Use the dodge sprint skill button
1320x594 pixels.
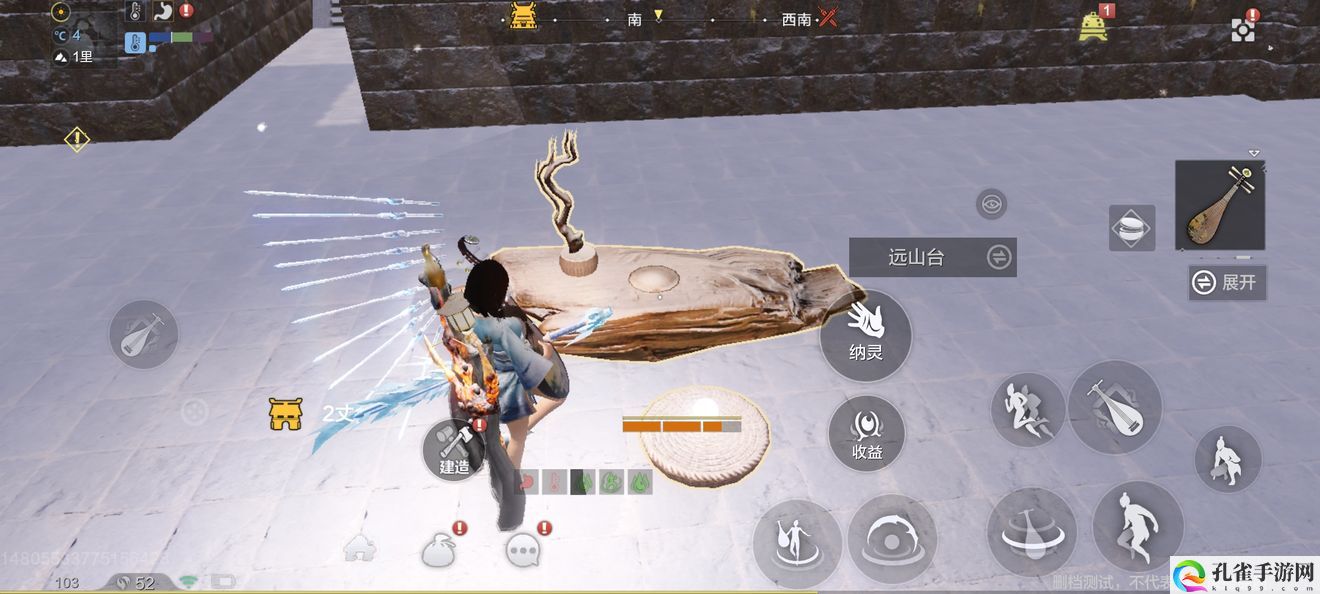click(x=1027, y=410)
